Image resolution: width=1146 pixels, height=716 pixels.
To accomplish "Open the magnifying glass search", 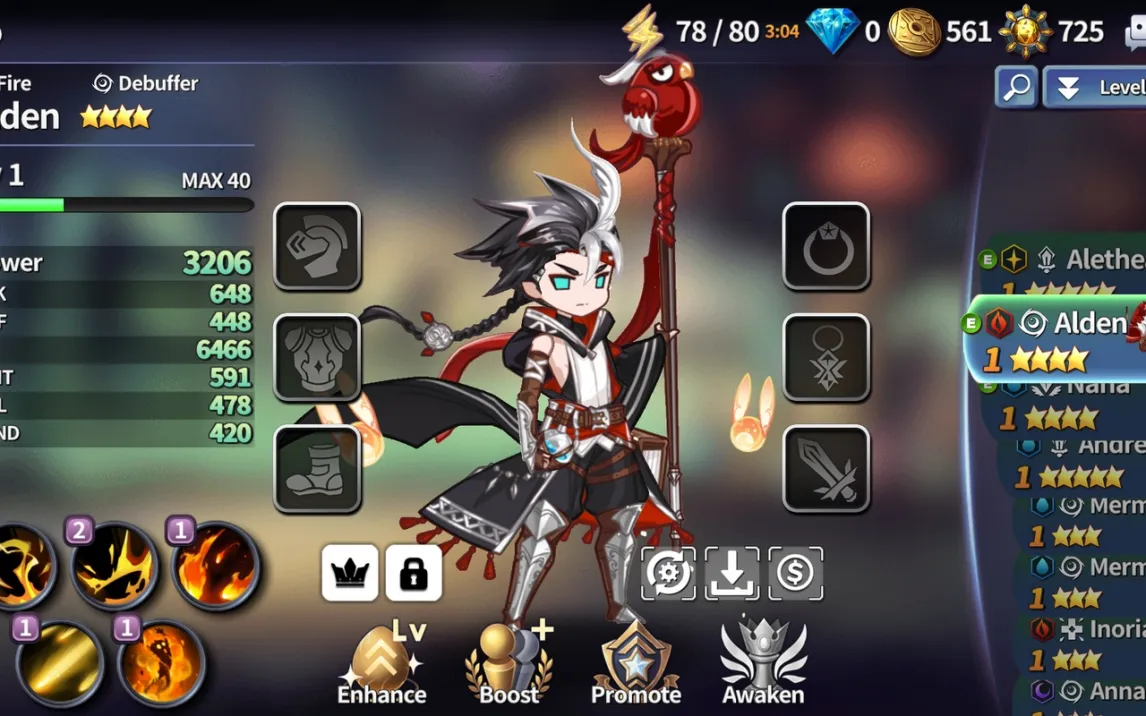I will coord(1016,87).
